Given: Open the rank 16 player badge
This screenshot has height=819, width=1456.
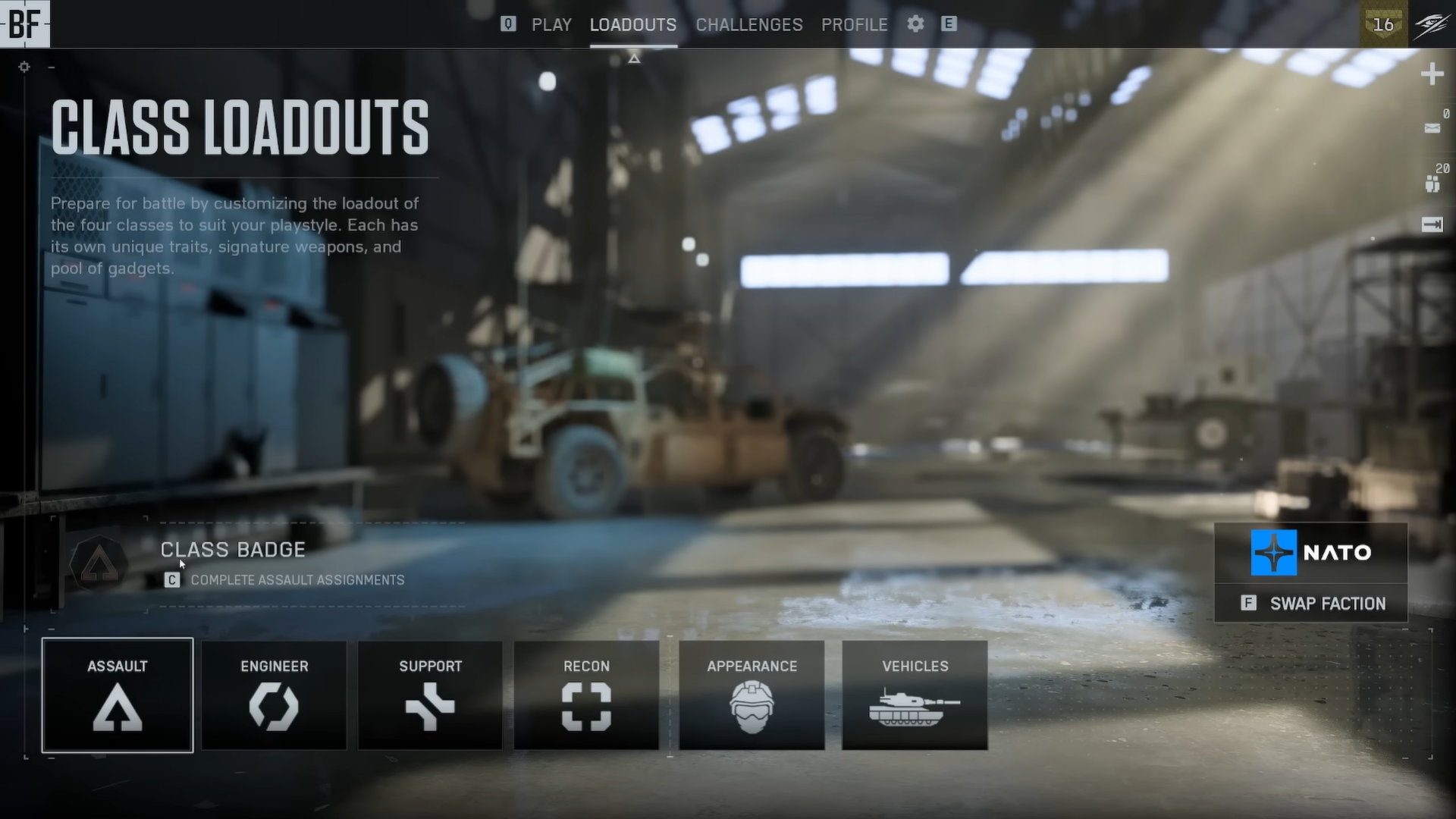Looking at the screenshot, I should click(x=1384, y=24).
